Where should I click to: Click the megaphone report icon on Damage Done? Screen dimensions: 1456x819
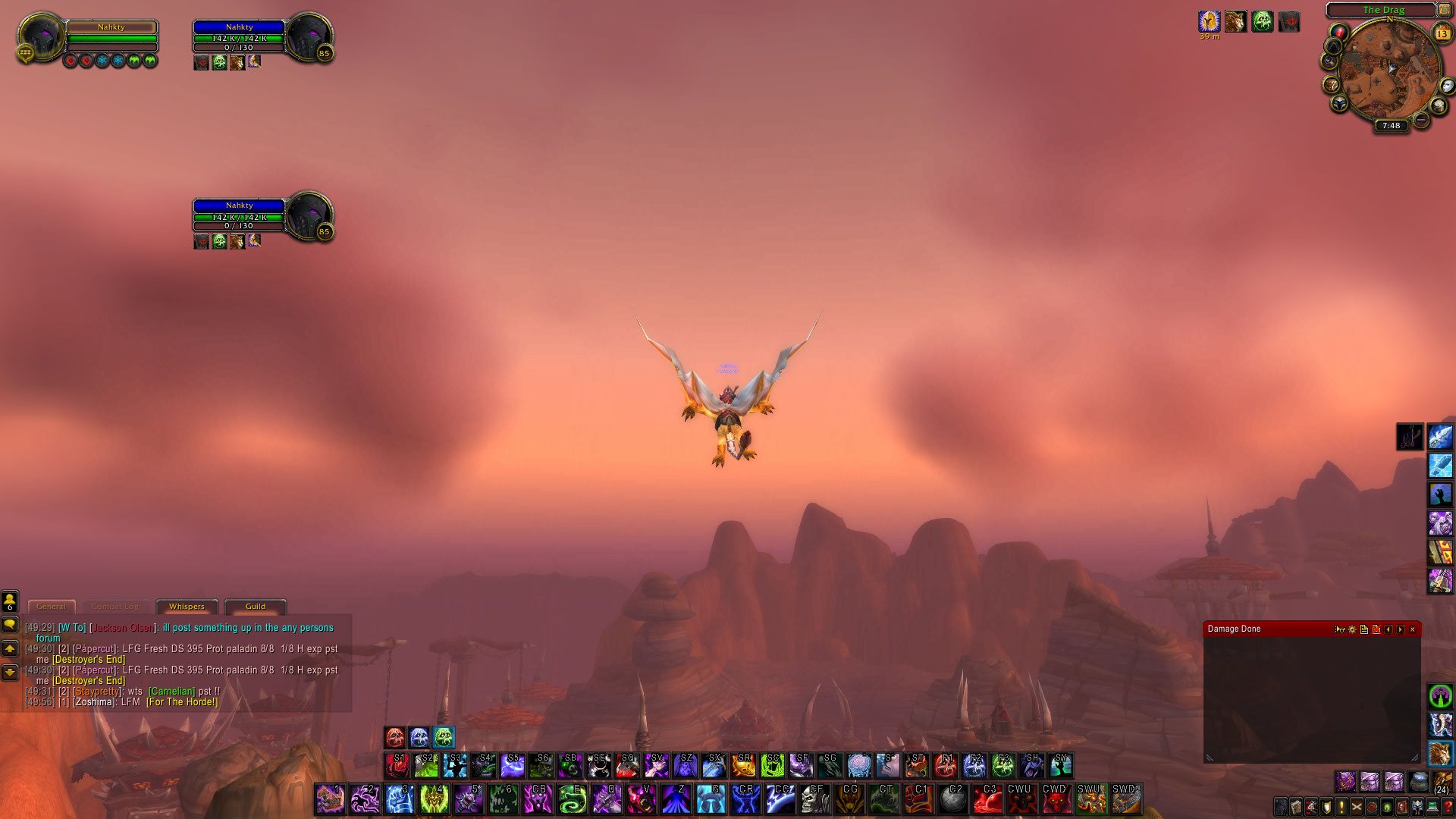coord(1340,630)
